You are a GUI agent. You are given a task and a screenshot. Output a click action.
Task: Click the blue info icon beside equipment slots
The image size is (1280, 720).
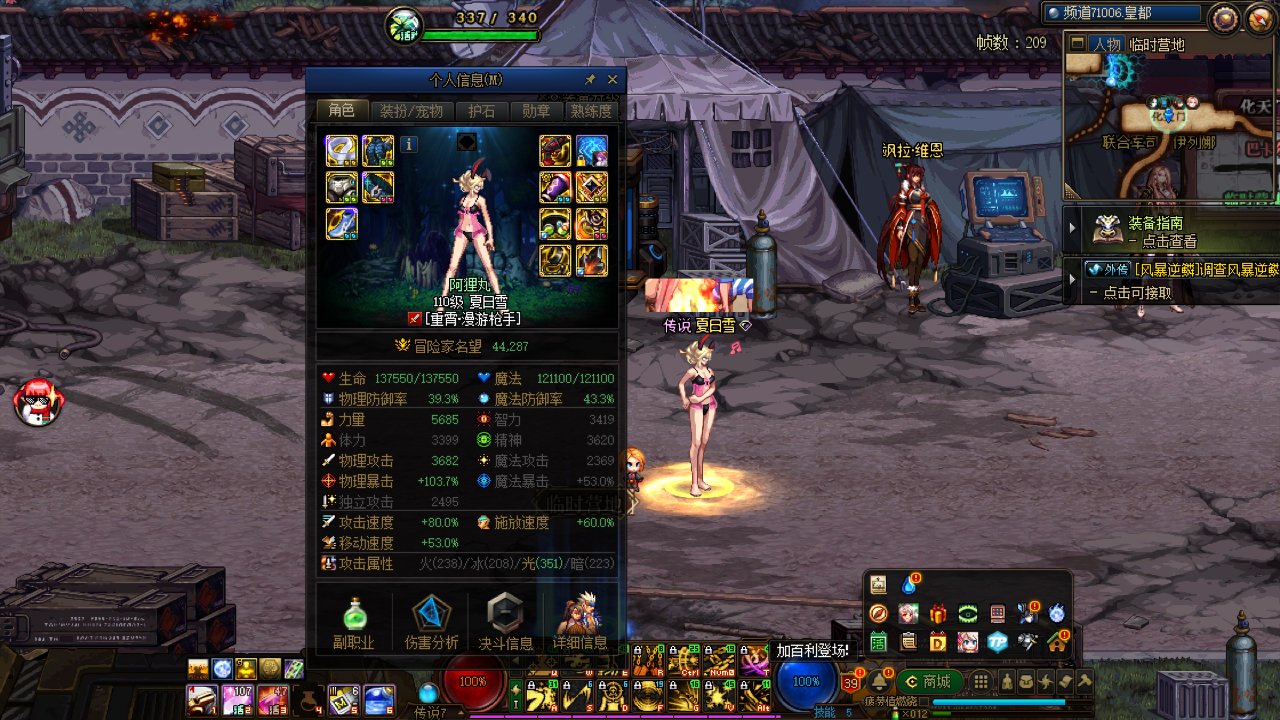409,145
